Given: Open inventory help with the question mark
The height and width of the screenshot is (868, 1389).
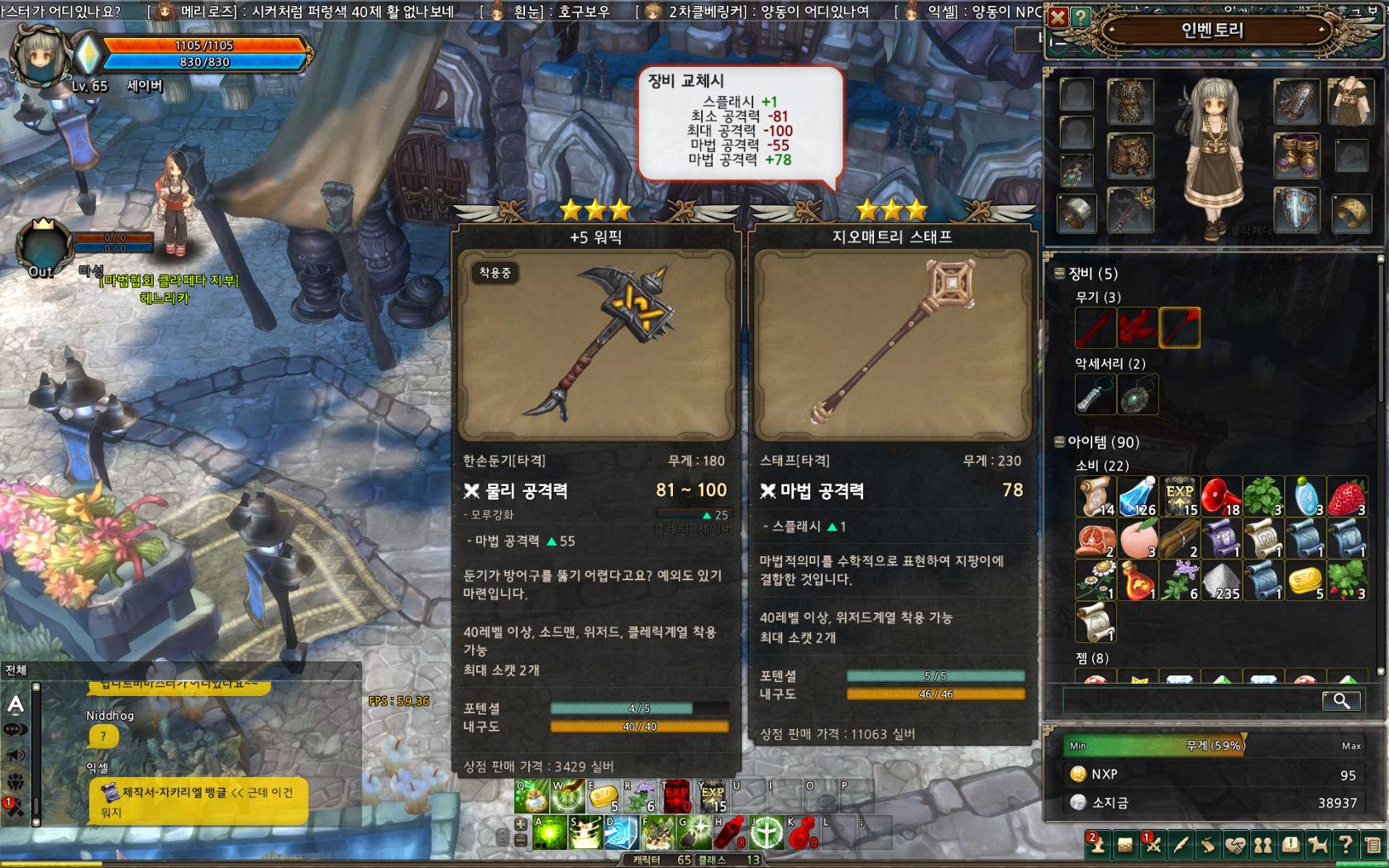Looking at the screenshot, I should pyautogui.click(x=1080, y=17).
